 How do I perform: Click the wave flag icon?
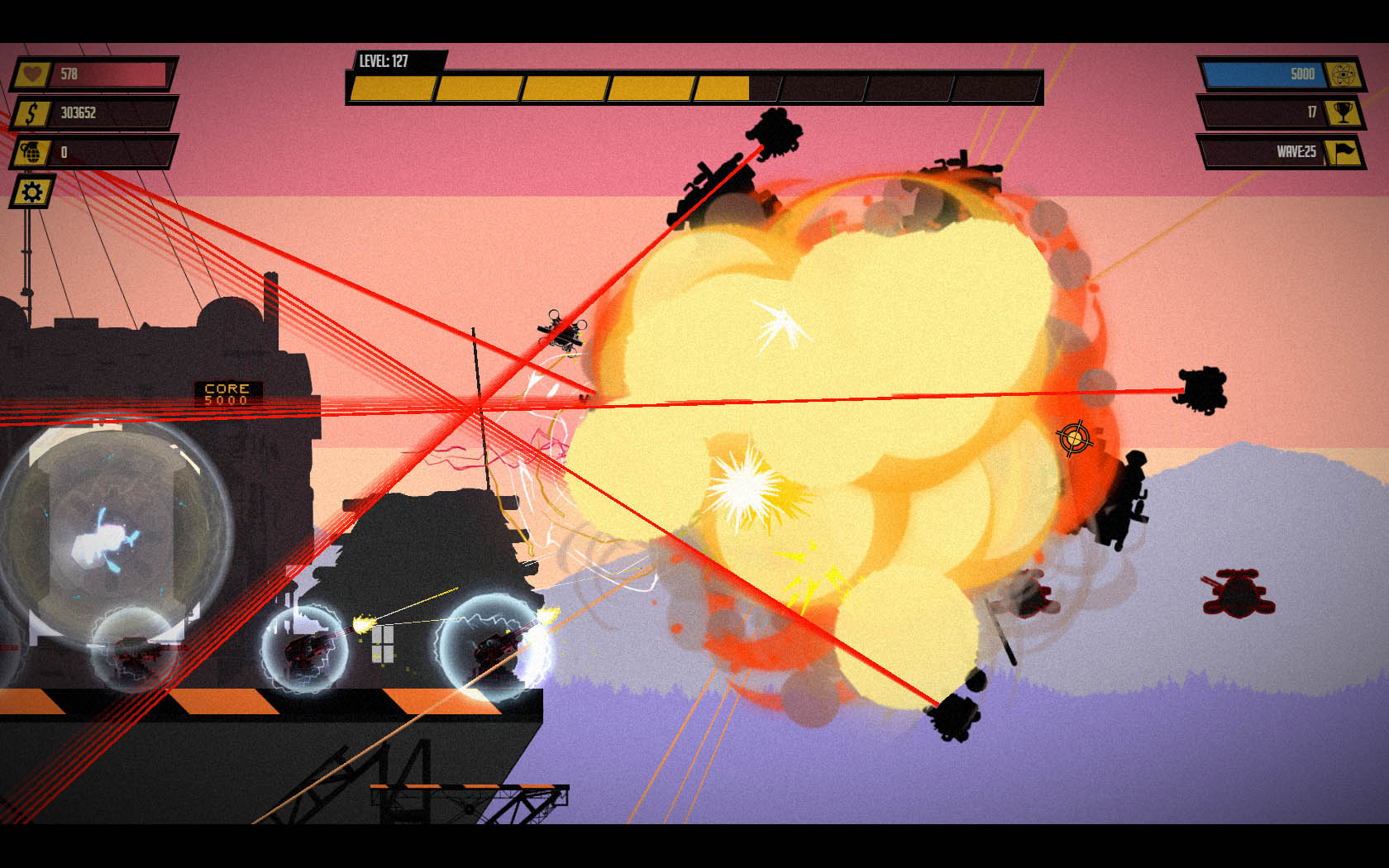[1345, 153]
